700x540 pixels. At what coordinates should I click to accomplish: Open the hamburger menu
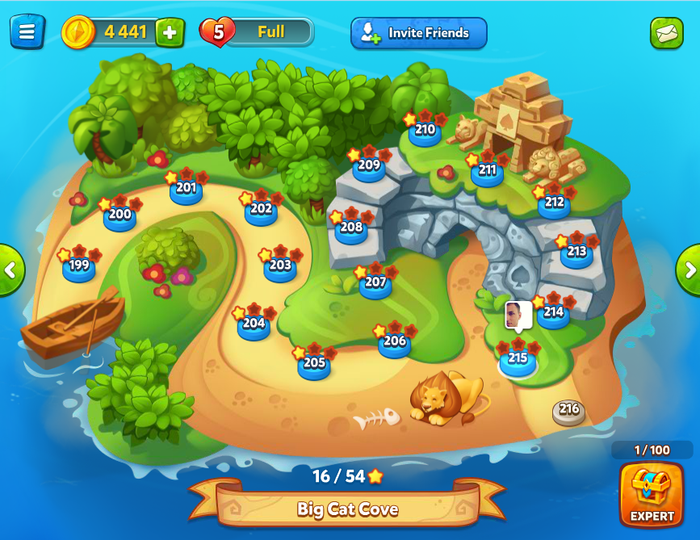coord(27,32)
